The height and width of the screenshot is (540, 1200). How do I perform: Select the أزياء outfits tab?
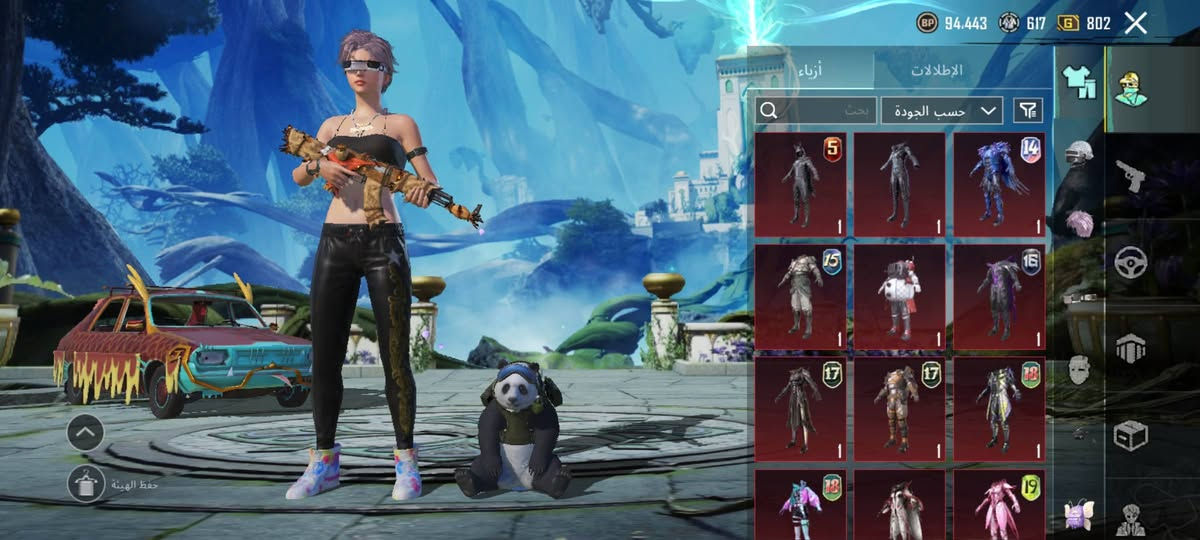click(811, 71)
